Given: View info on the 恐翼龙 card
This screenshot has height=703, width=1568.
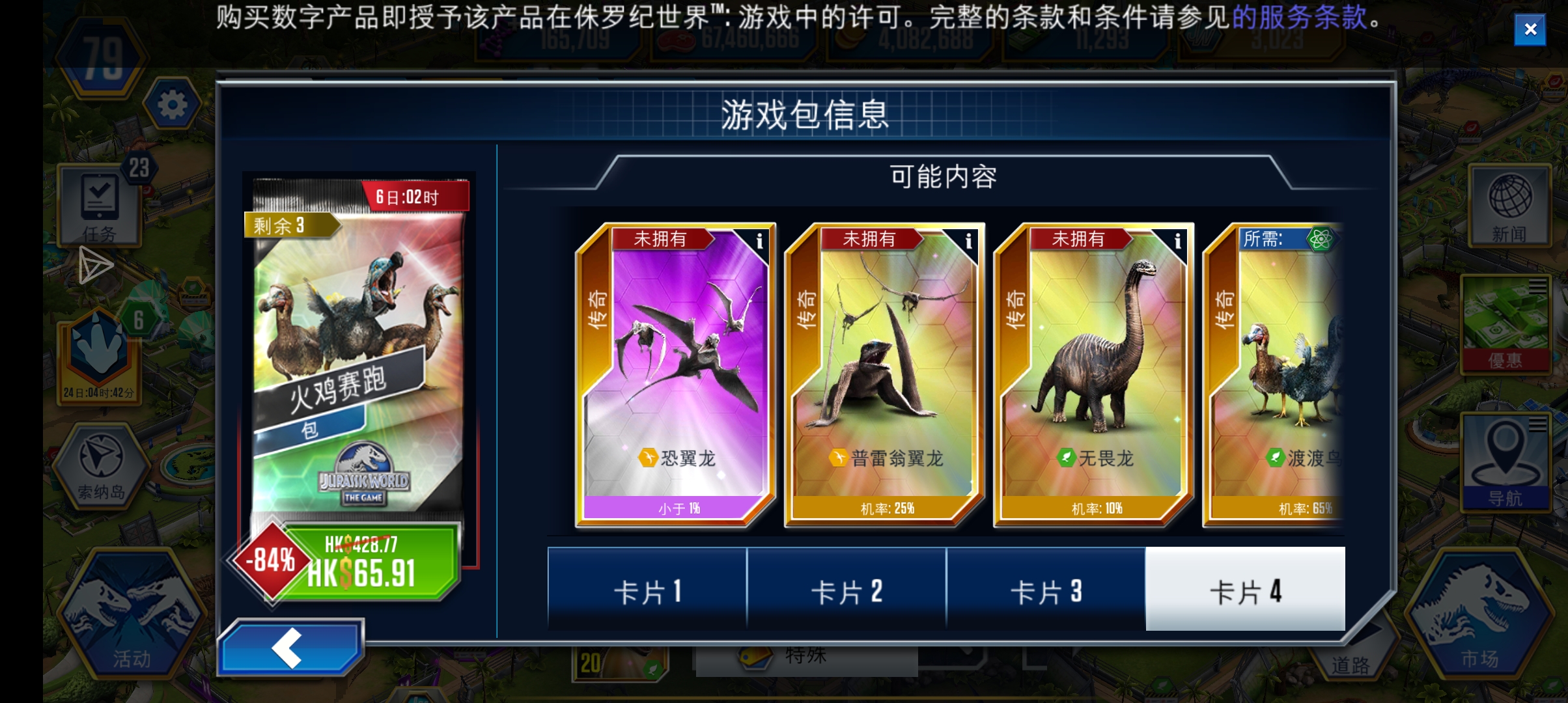Looking at the screenshot, I should point(760,241).
